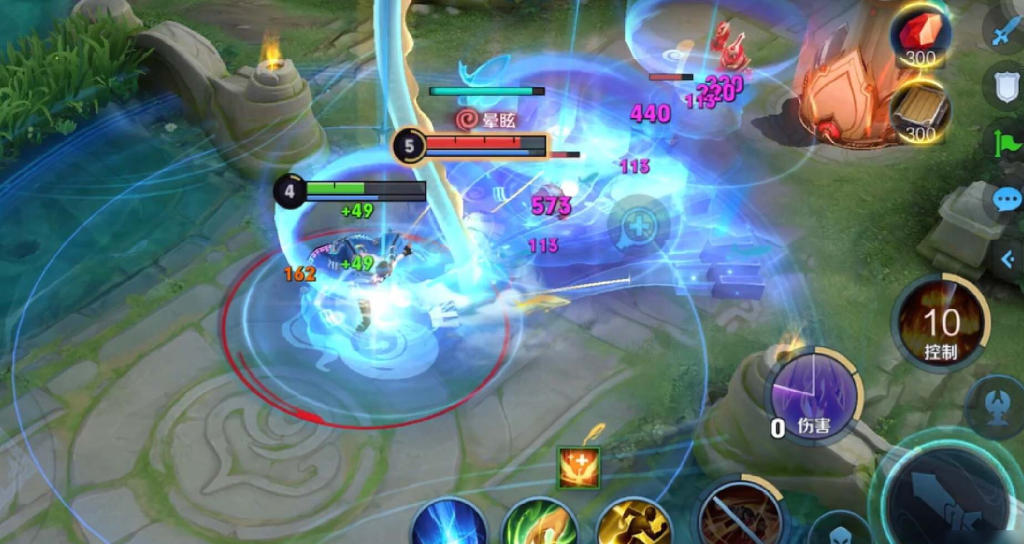This screenshot has height=544, width=1024.
Task: Tap the white shield defend signal
Action: pos(1004,86)
